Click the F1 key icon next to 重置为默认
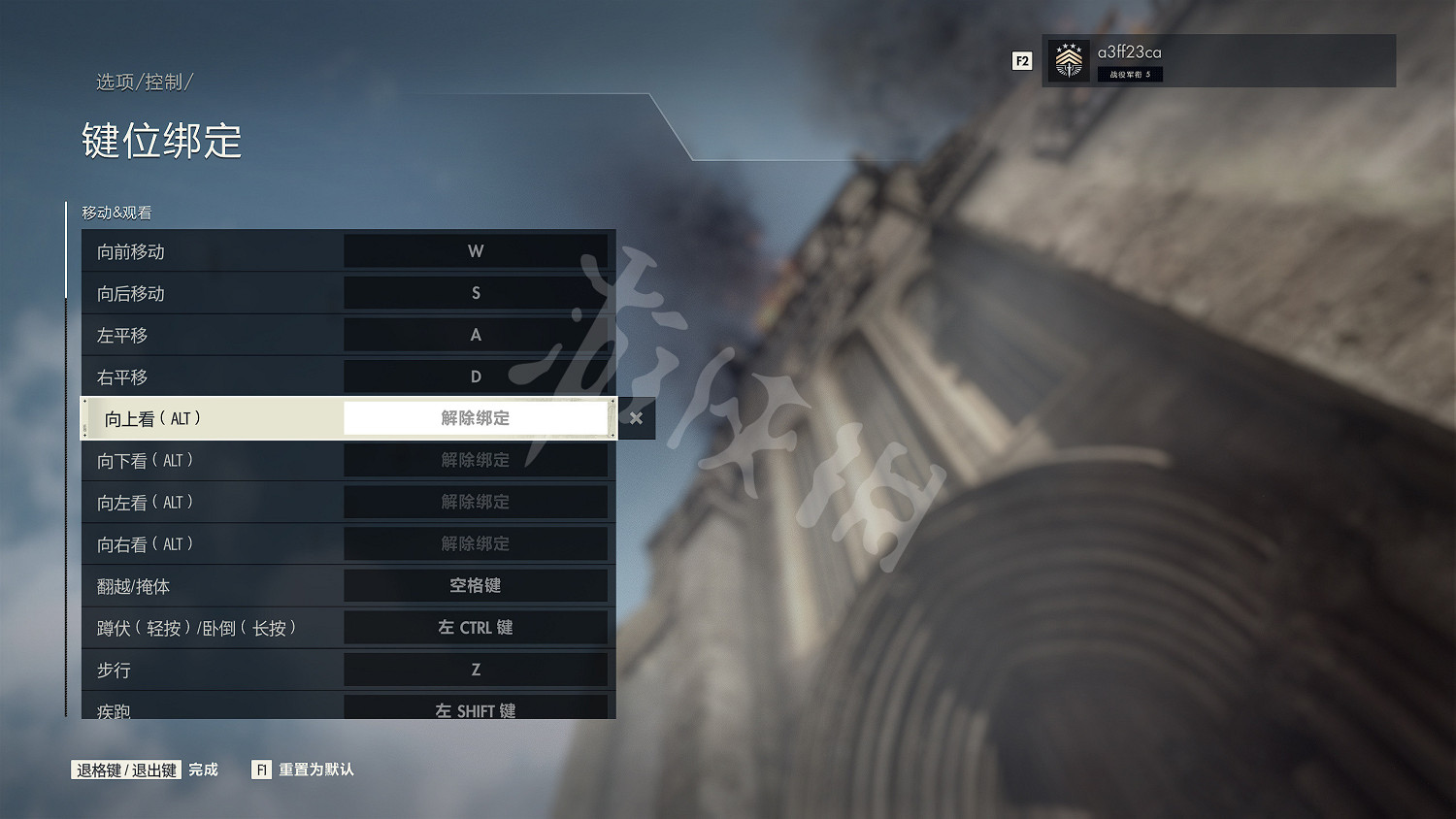The height and width of the screenshot is (819, 1456). click(x=260, y=770)
